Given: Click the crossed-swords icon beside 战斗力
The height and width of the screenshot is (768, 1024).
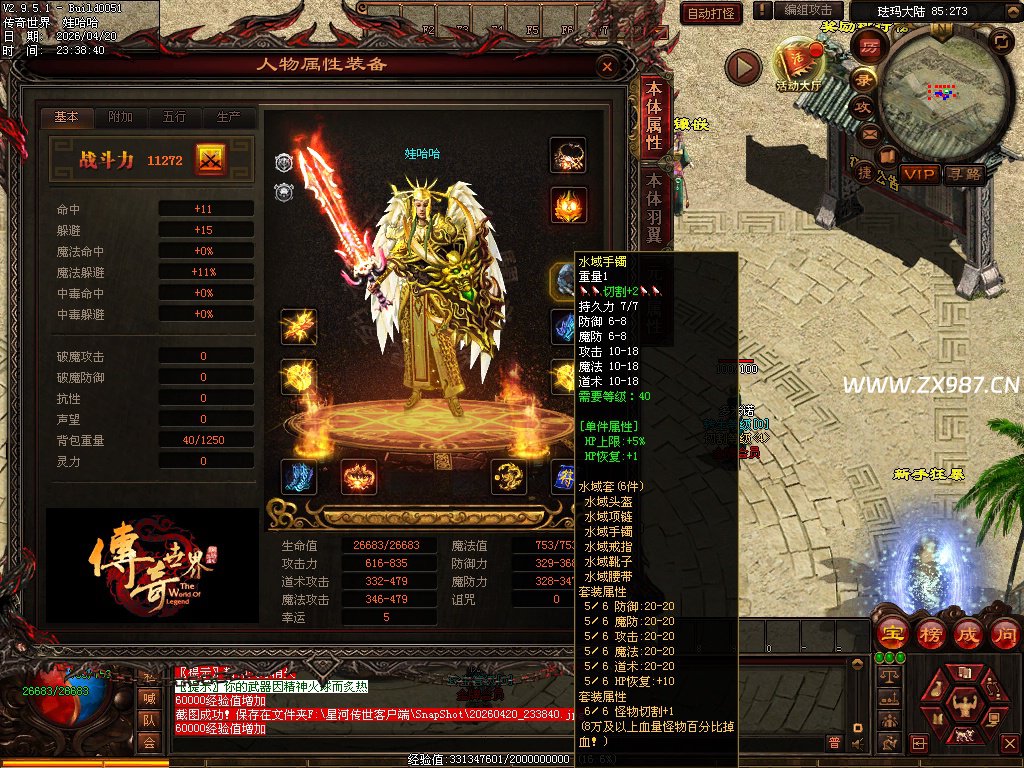Looking at the screenshot, I should tap(211, 159).
